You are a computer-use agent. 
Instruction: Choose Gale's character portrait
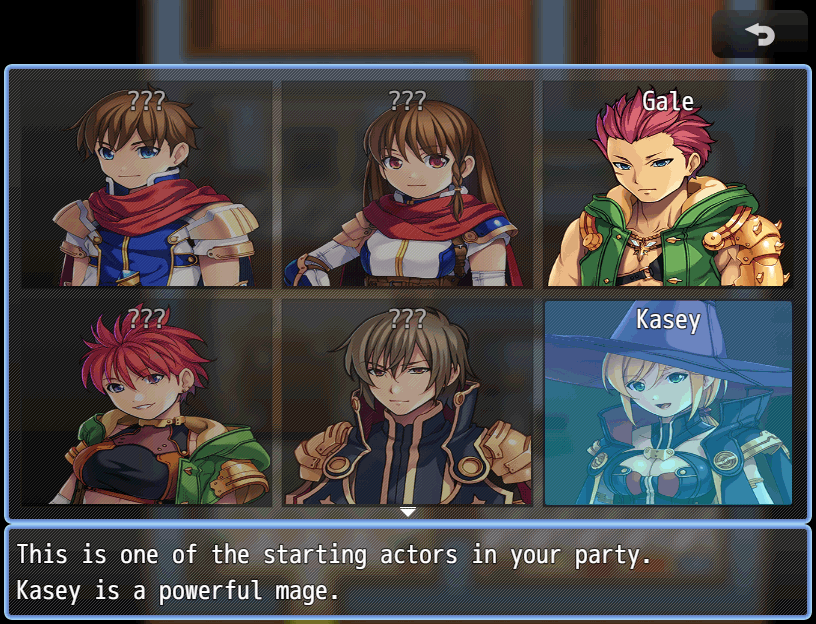(x=668, y=185)
